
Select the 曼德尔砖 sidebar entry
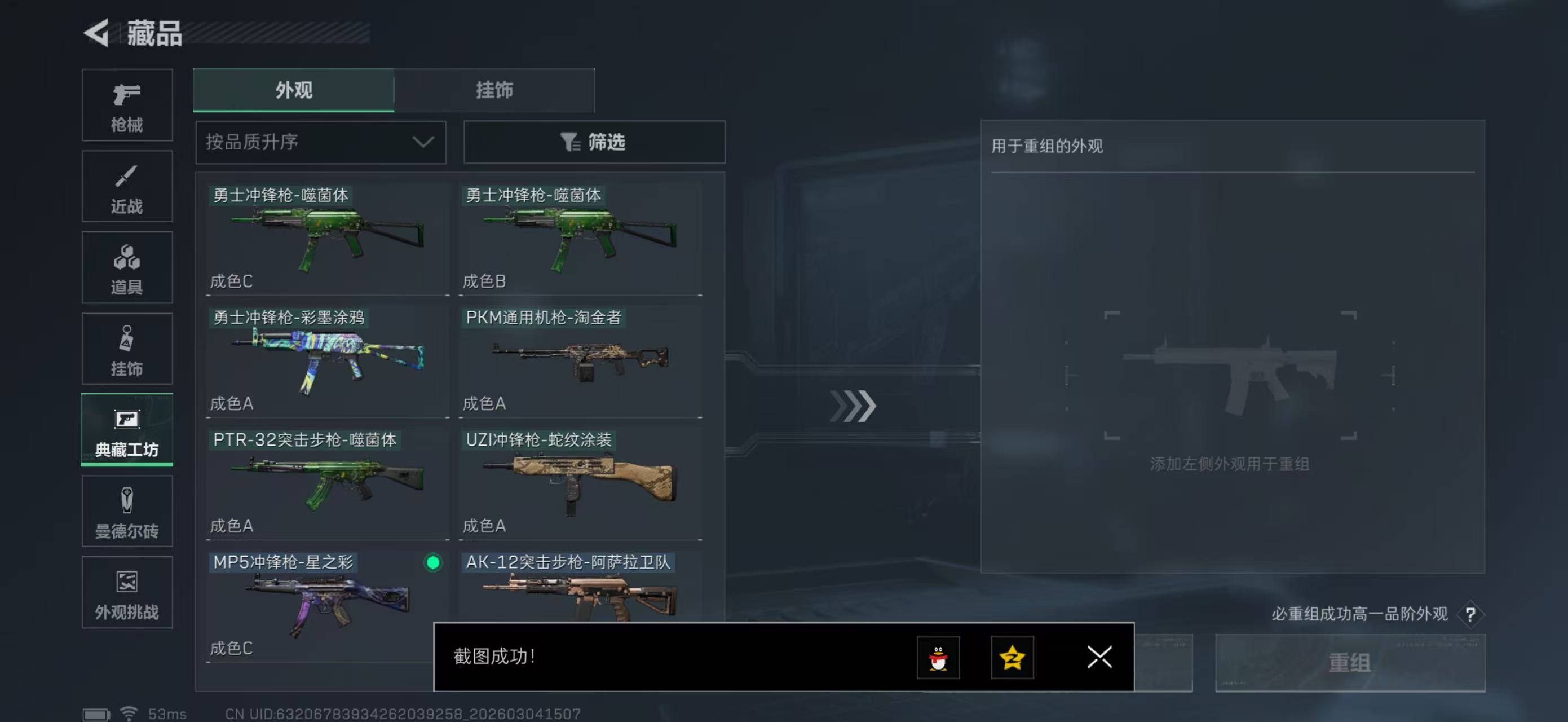coord(127,512)
